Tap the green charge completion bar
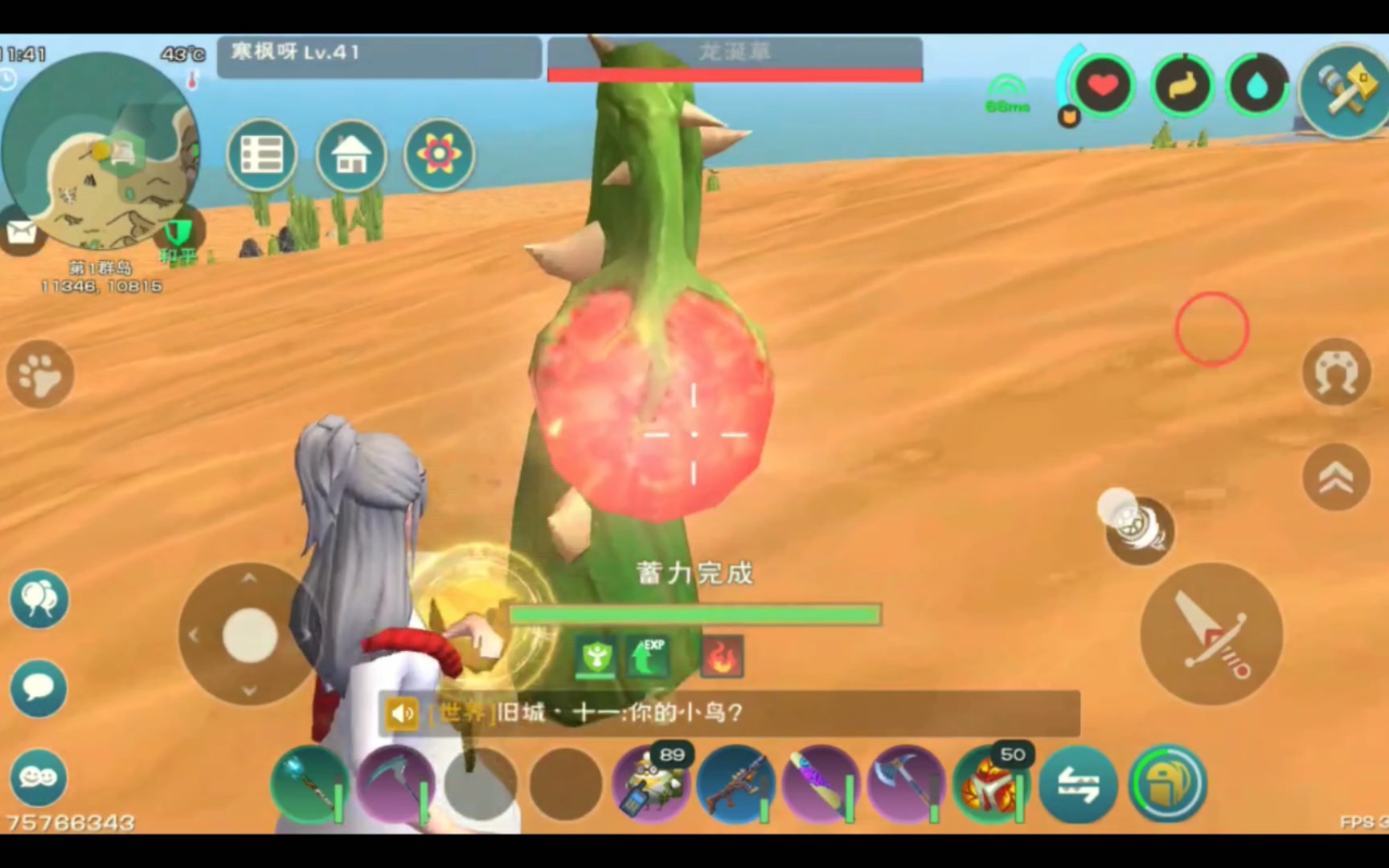The height and width of the screenshot is (868, 1389). (694, 614)
